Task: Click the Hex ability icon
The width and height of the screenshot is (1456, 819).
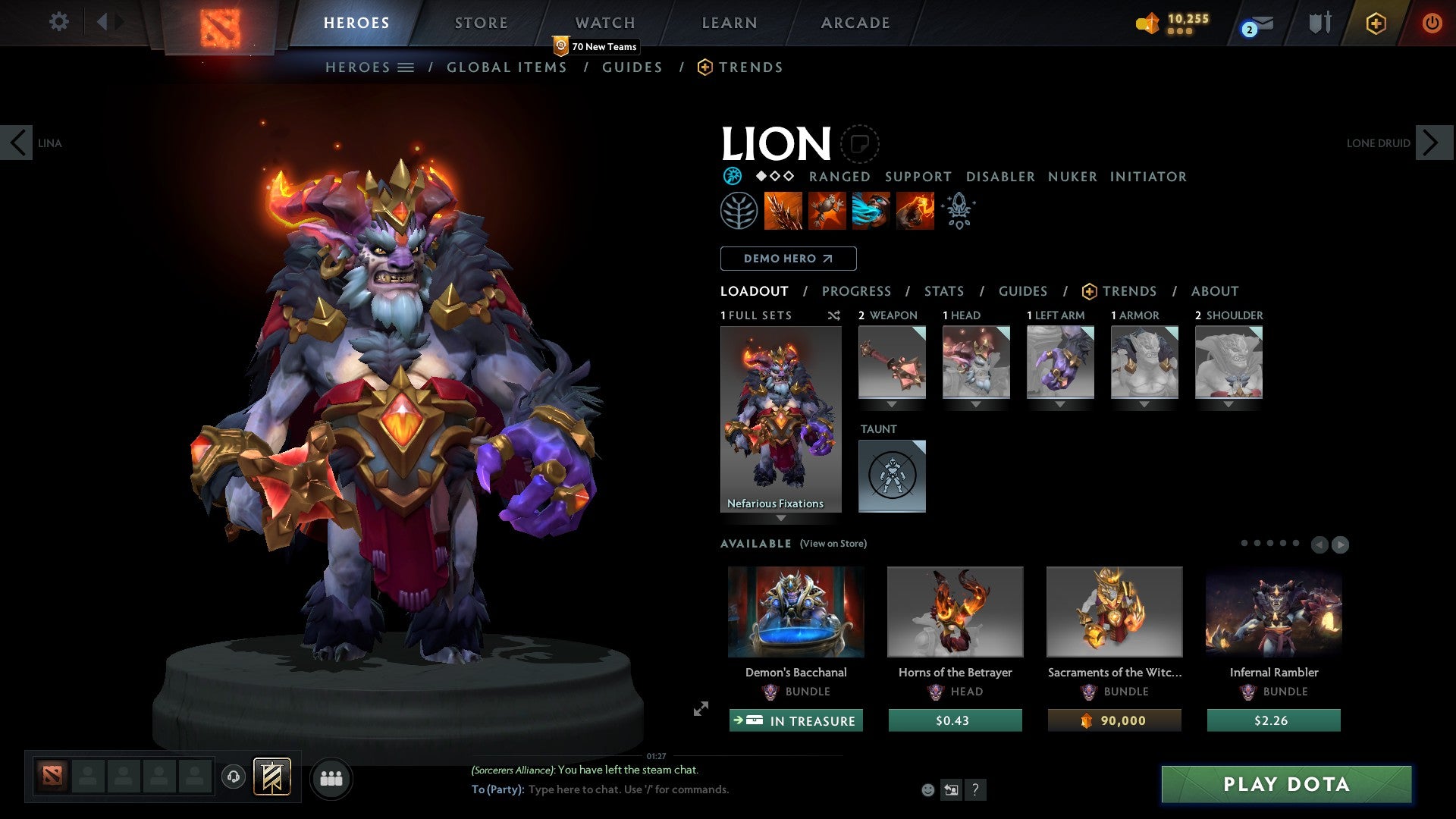Action: coord(826,211)
